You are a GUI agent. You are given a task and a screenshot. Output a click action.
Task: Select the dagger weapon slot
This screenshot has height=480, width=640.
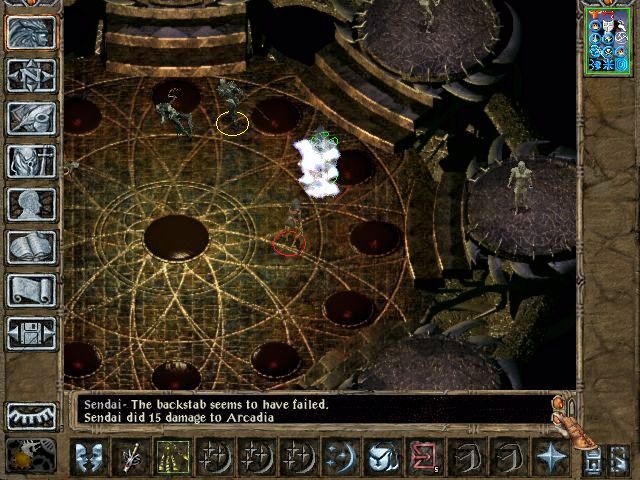click(131, 457)
